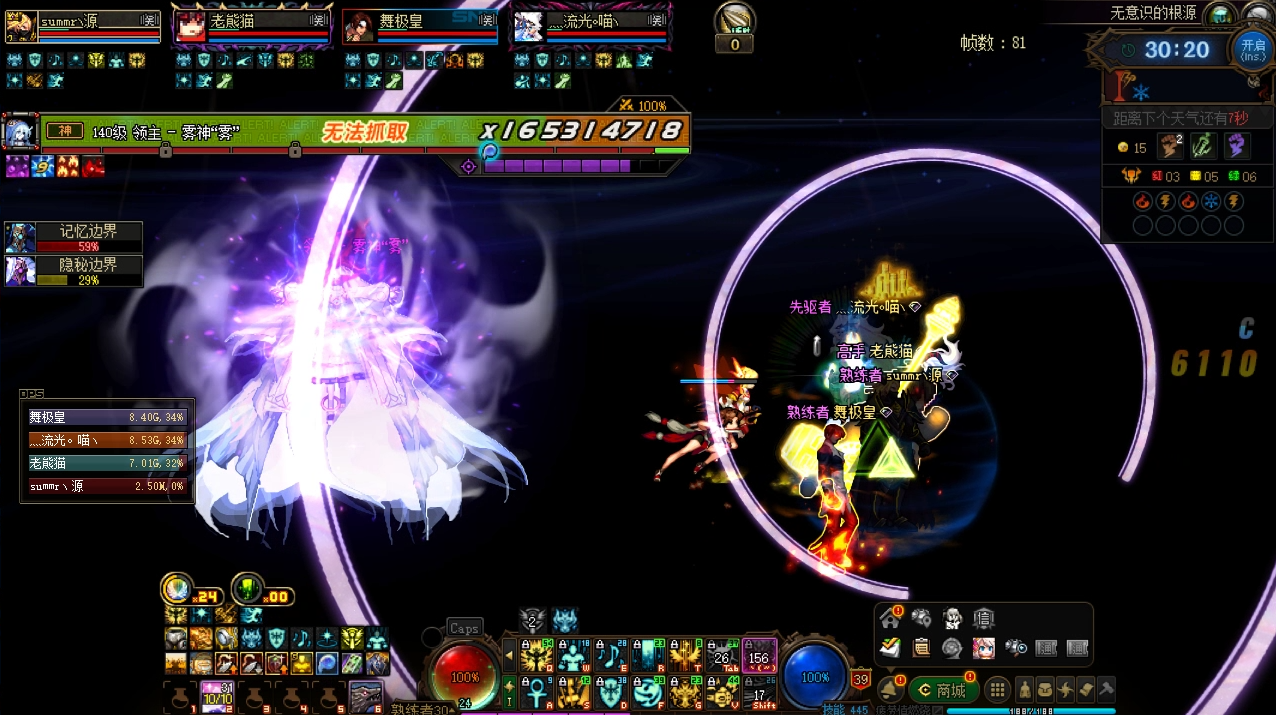Select party member 舞极皇's frame

click(x=420, y=26)
